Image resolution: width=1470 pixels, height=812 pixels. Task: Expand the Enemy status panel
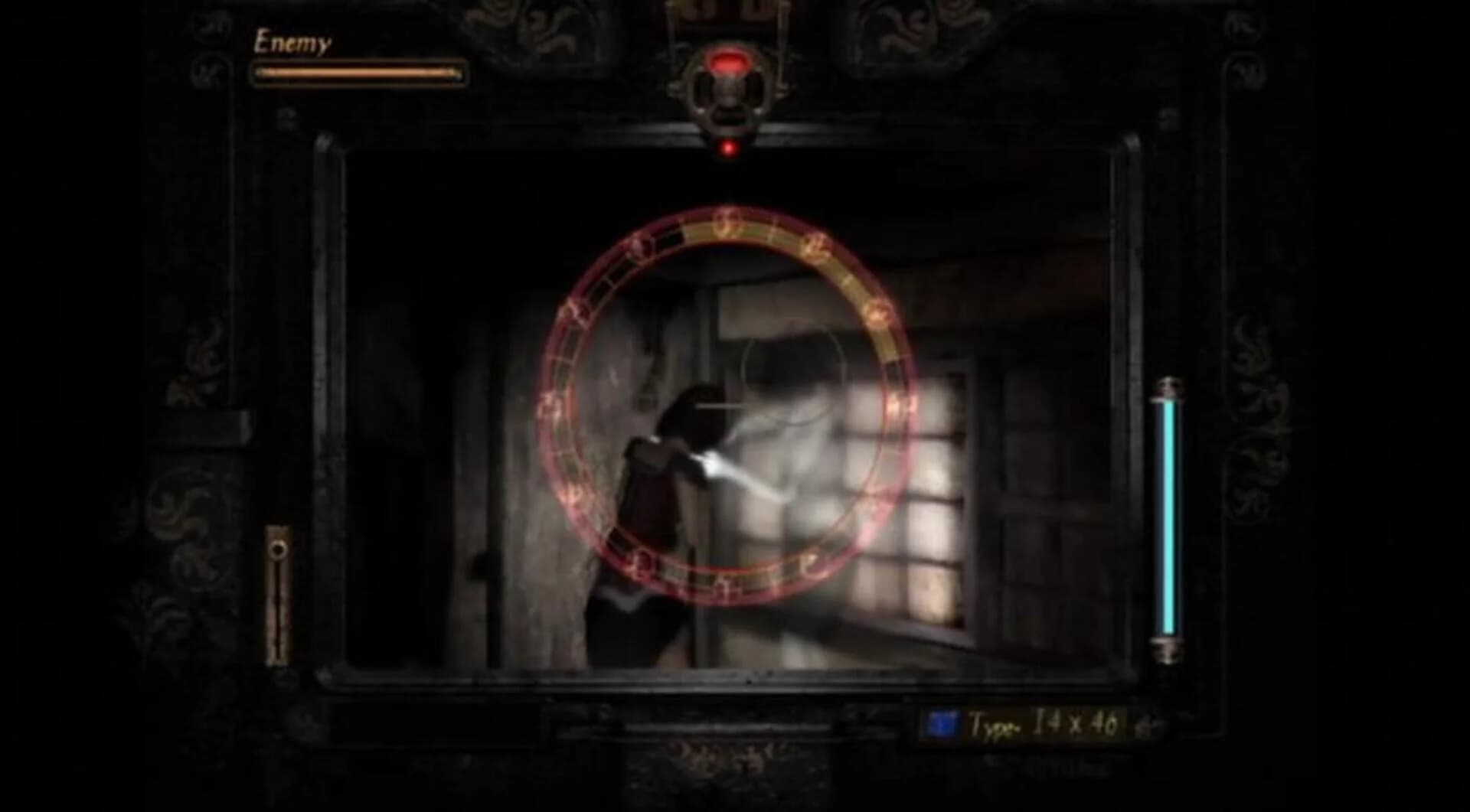tap(356, 57)
